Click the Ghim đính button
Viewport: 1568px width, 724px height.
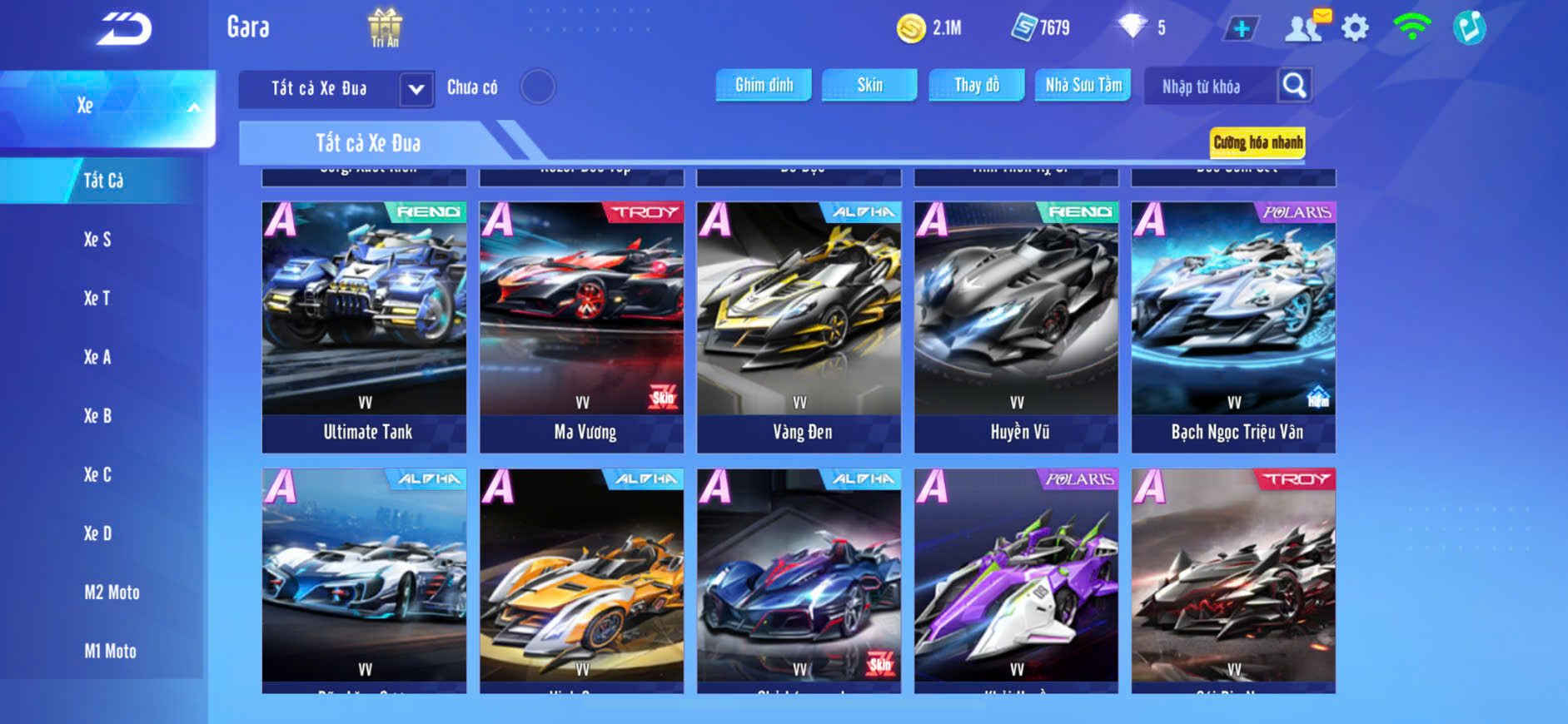click(764, 85)
